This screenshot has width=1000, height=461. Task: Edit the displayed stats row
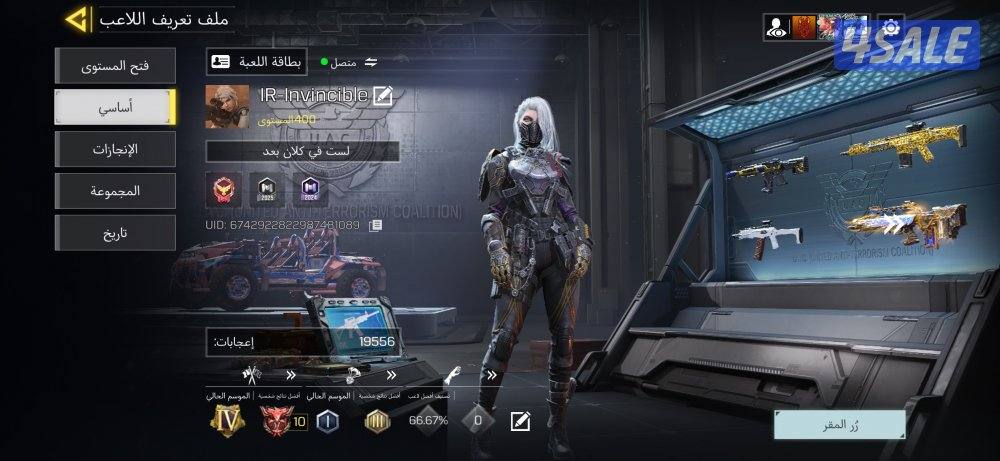(x=520, y=421)
